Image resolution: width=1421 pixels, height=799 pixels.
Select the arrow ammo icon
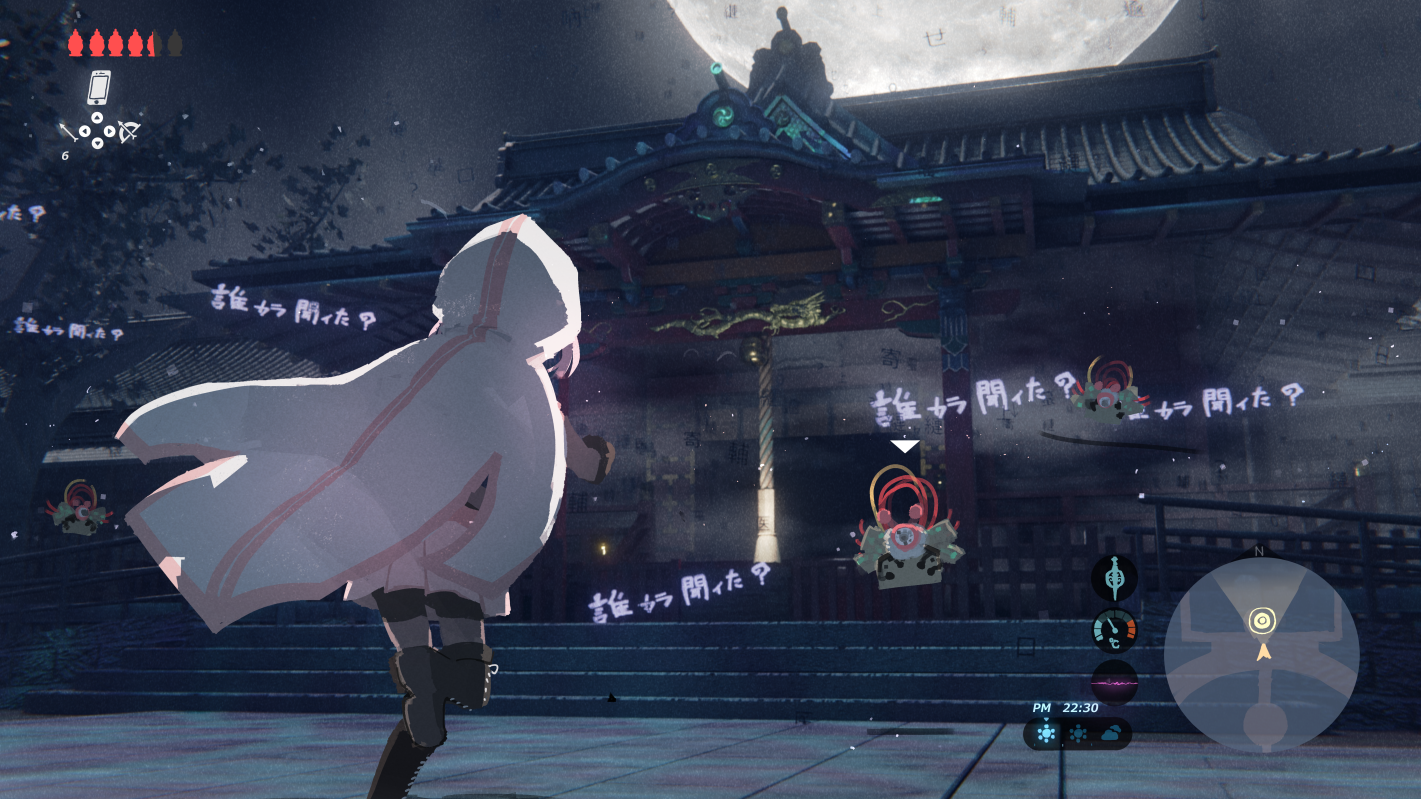coord(68,132)
